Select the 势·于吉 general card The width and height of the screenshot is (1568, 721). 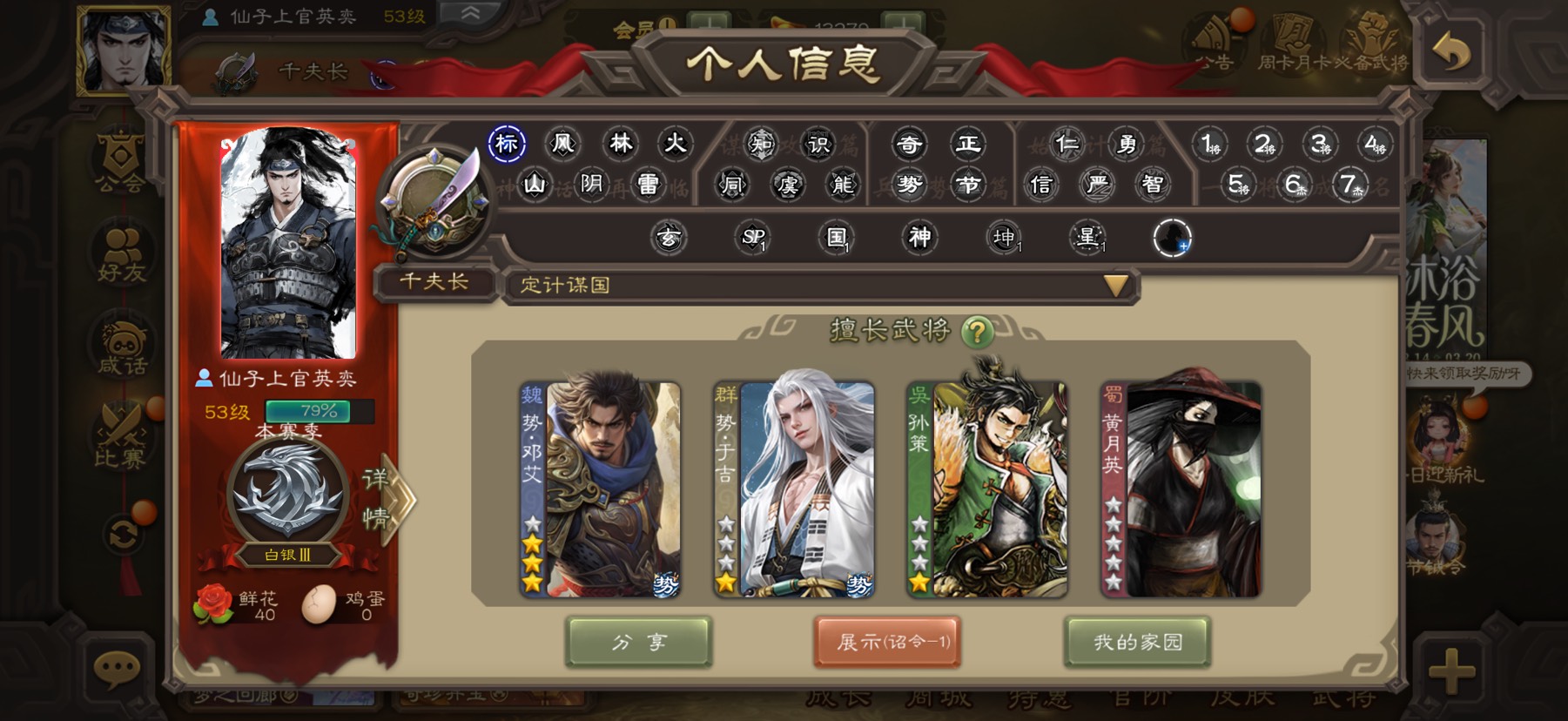[793, 489]
